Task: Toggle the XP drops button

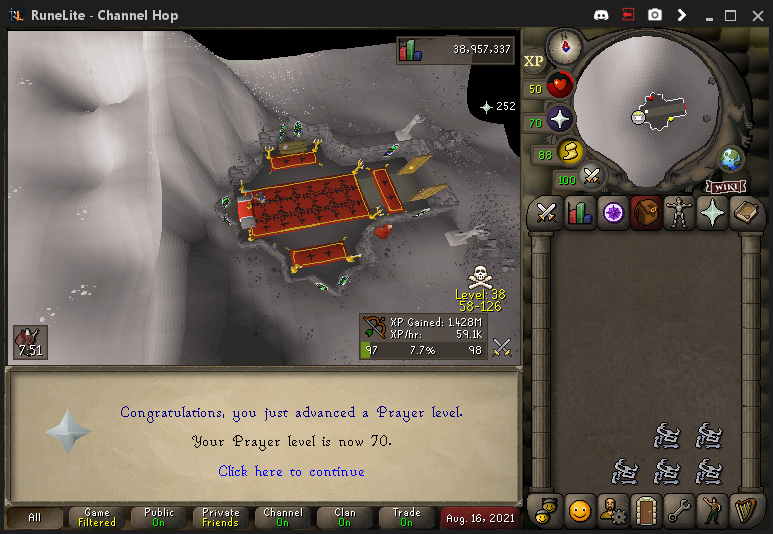Action: [534, 61]
